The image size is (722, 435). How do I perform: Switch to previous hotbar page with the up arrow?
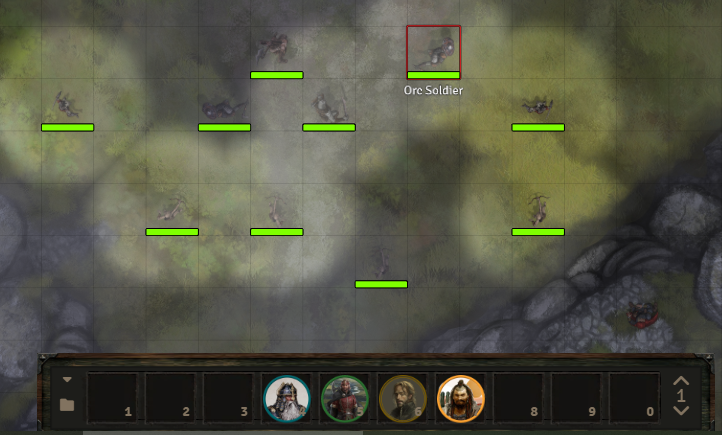click(682, 381)
